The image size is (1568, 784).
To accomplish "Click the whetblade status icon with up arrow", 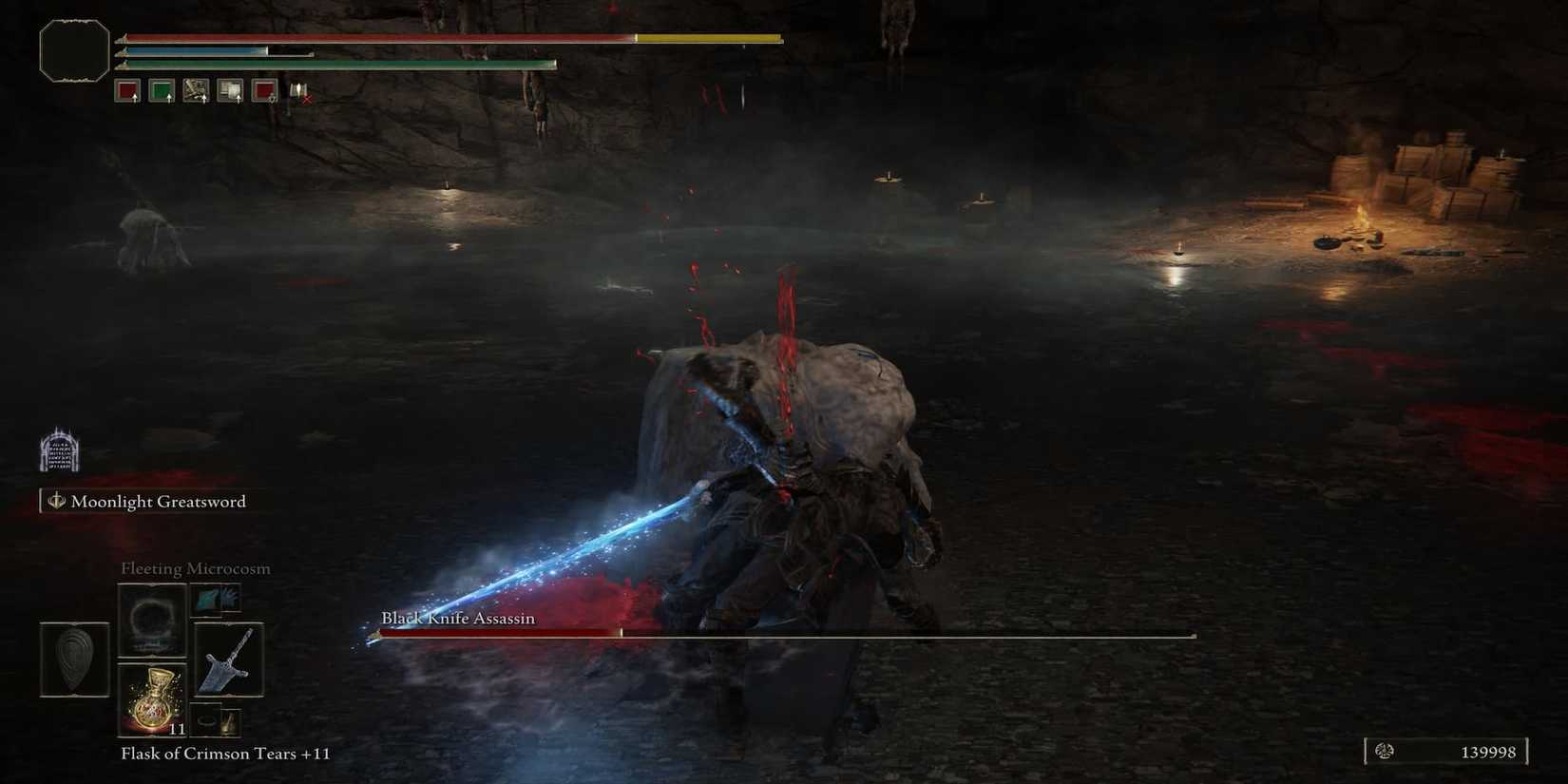I will pyautogui.click(x=228, y=90).
